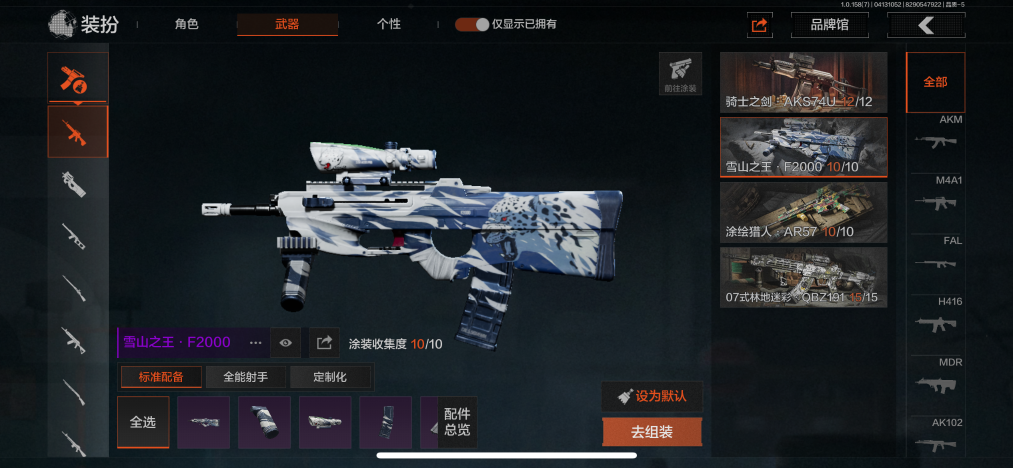
Task: Show 全部 weapon filter
Action: coord(935,82)
